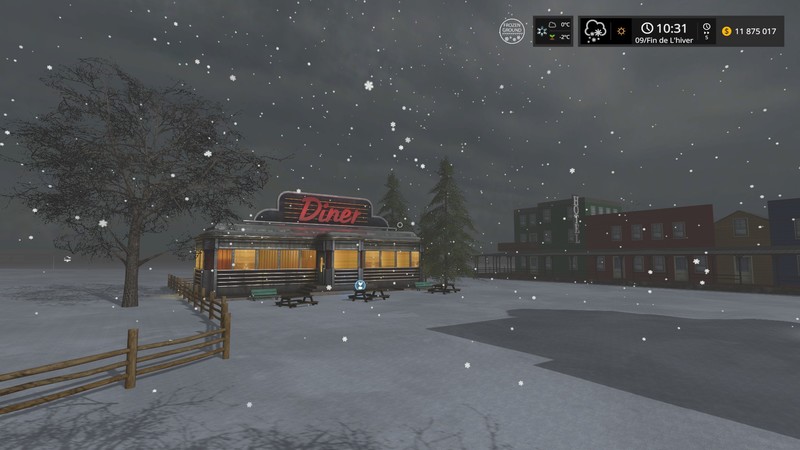
Task: Click the gold dollar coin icon
Action: point(725,31)
